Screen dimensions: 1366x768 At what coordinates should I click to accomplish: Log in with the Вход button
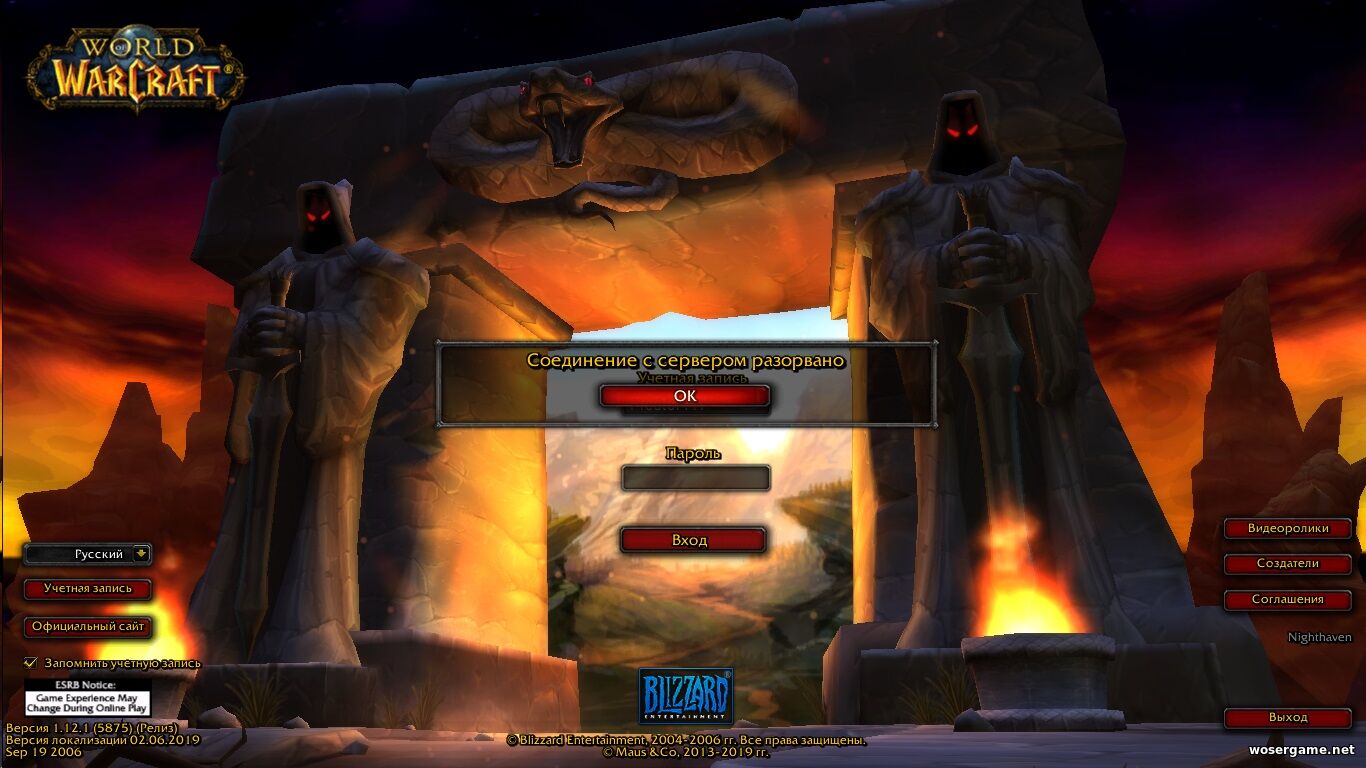pyautogui.click(x=693, y=540)
